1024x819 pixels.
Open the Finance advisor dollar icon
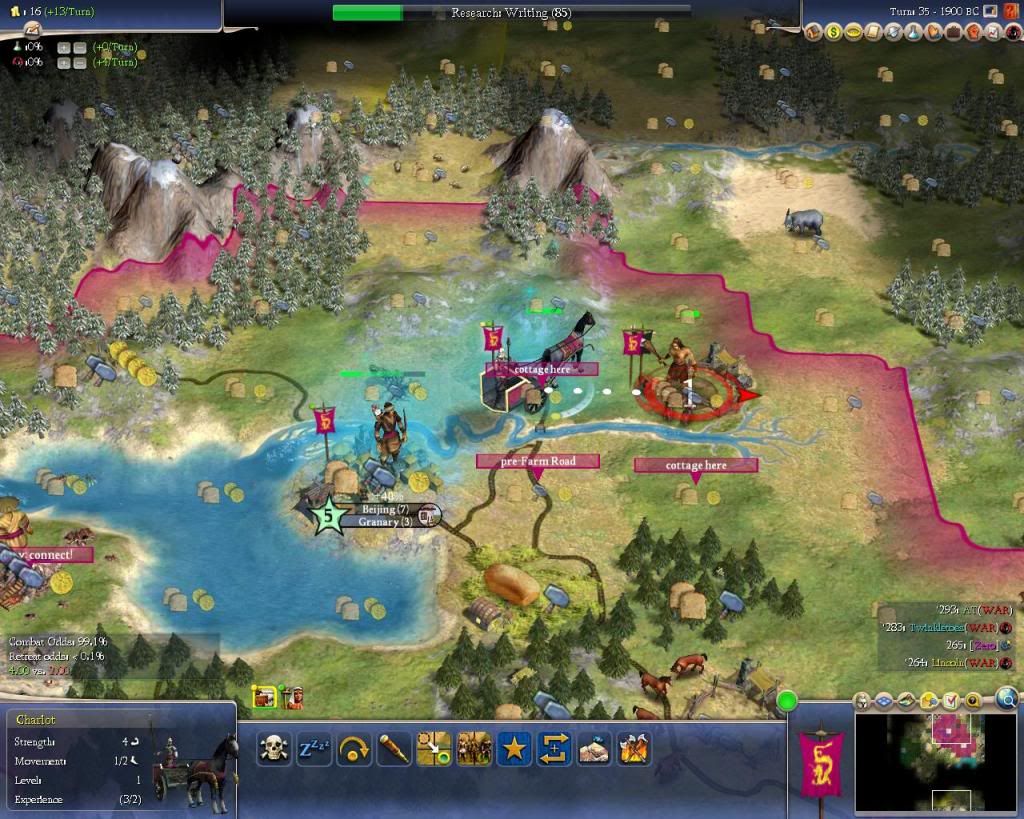pos(832,32)
